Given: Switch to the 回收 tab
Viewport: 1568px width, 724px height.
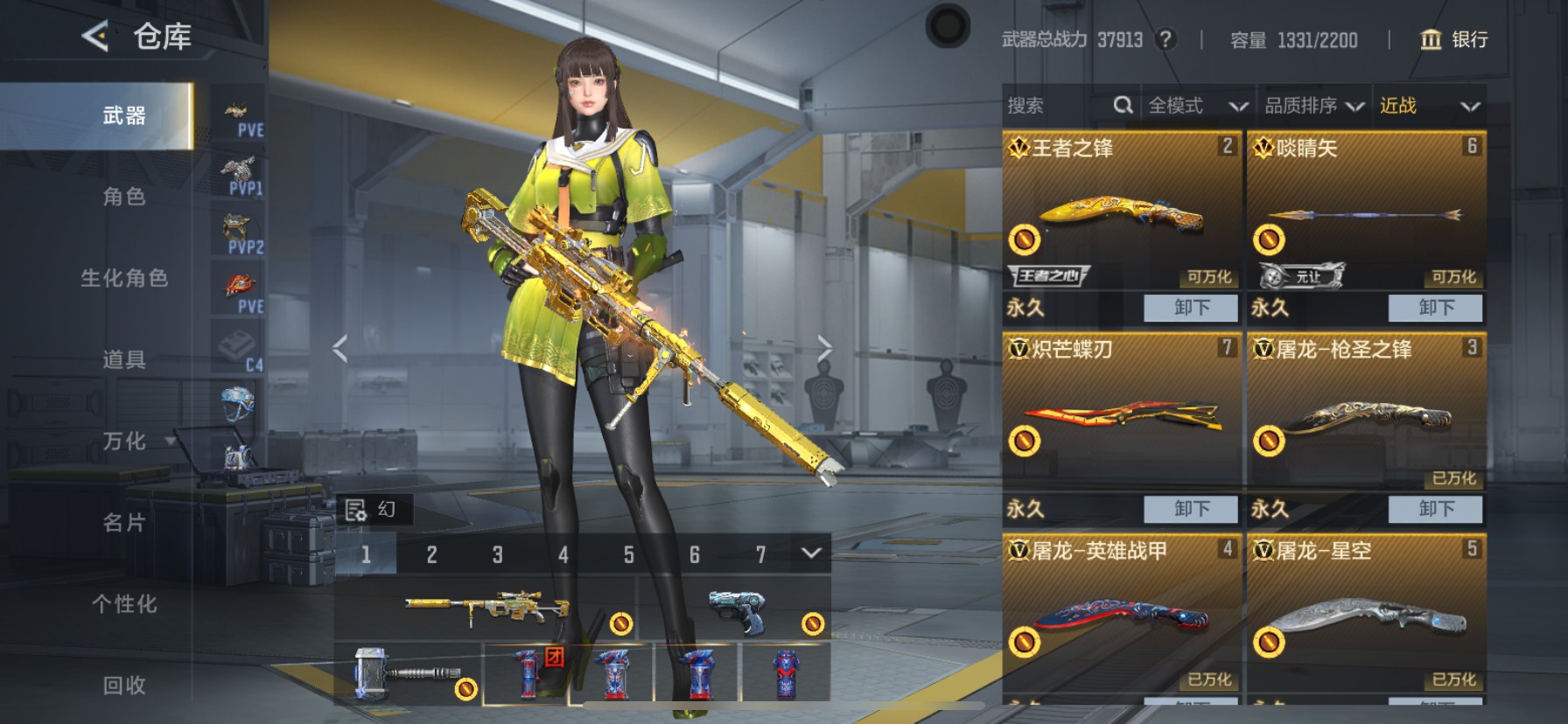Looking at the screenshot, I should click(x=124, y=685).
